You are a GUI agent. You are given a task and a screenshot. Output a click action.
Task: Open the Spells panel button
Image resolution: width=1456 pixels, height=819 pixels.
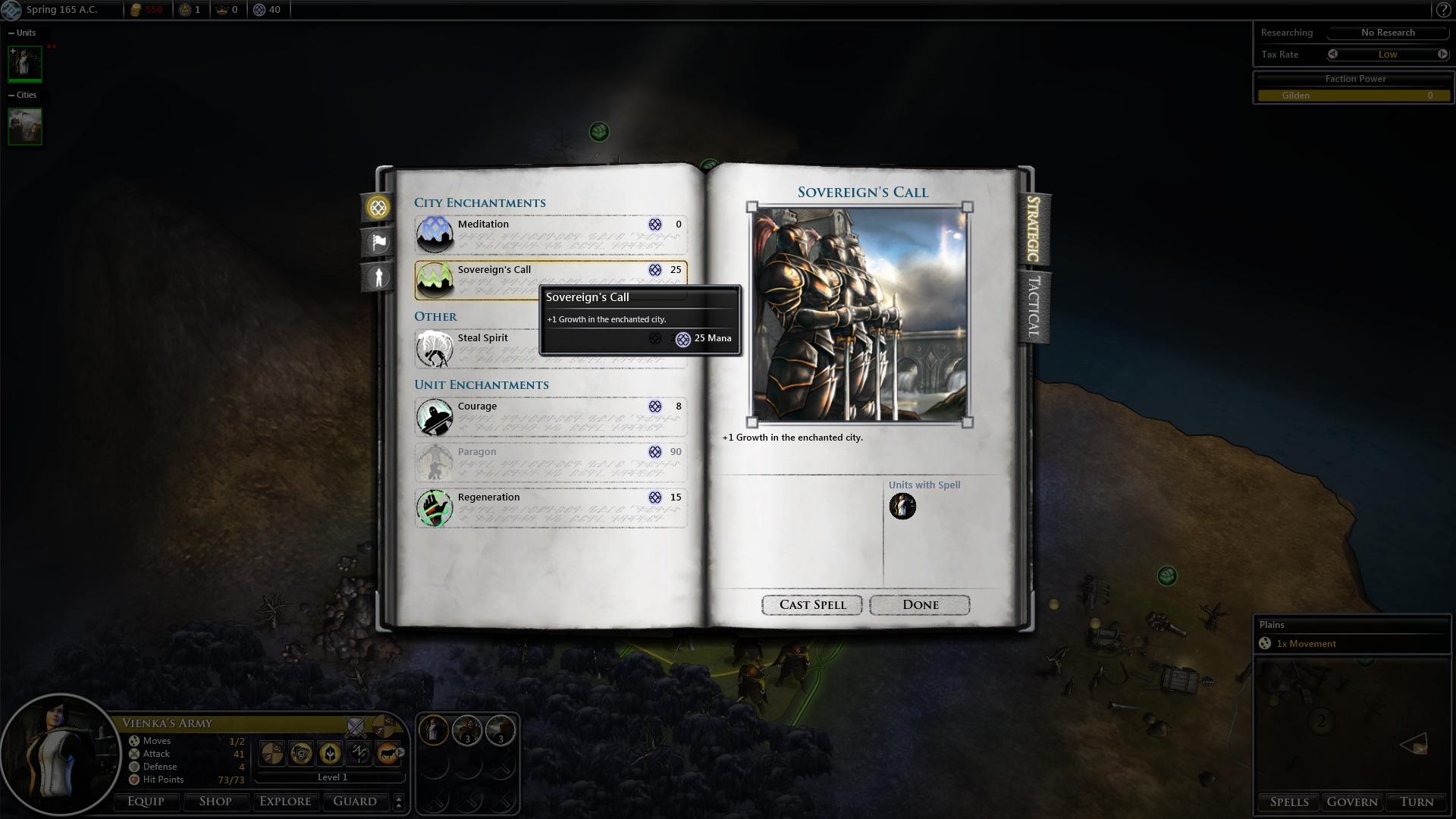click(1289, 802)
